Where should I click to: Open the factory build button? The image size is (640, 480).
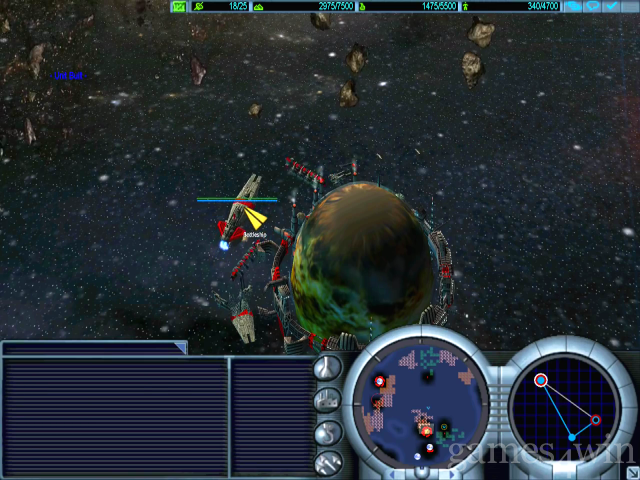(328, 400)
